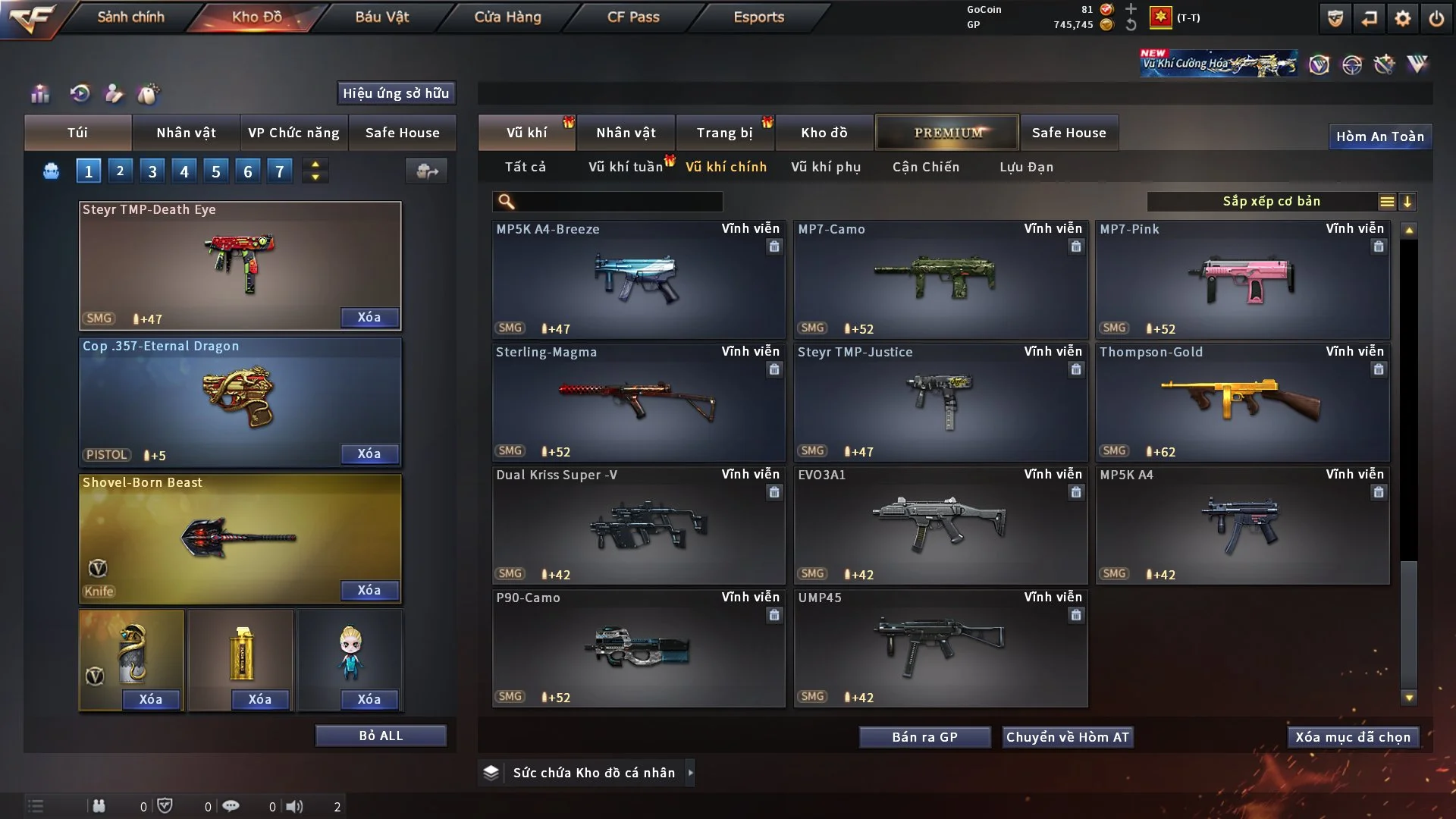Switch to bag slot 3
The image size is (1456, 819).
(x=152, y=171)
